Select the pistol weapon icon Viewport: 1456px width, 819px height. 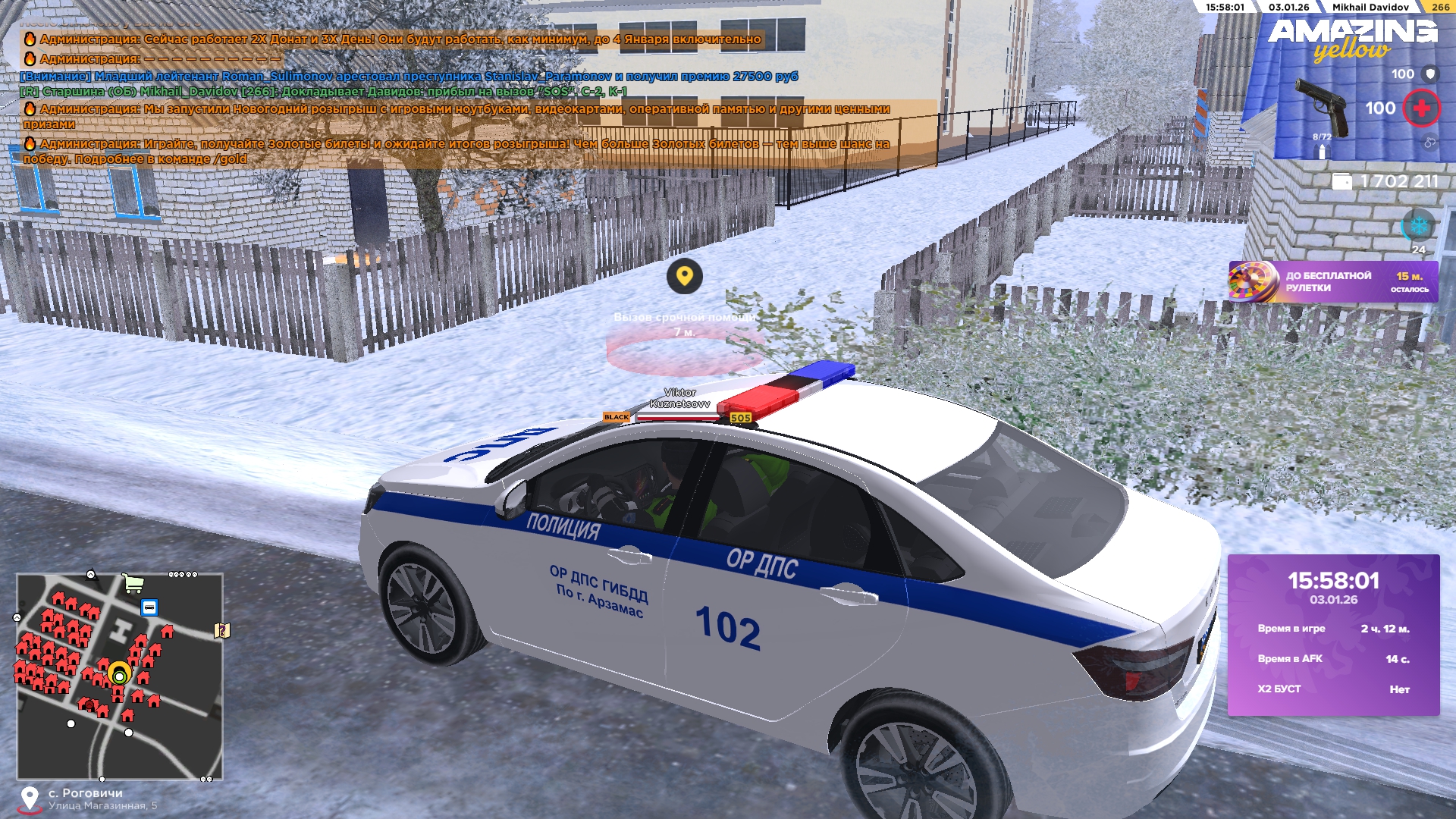1320,107
